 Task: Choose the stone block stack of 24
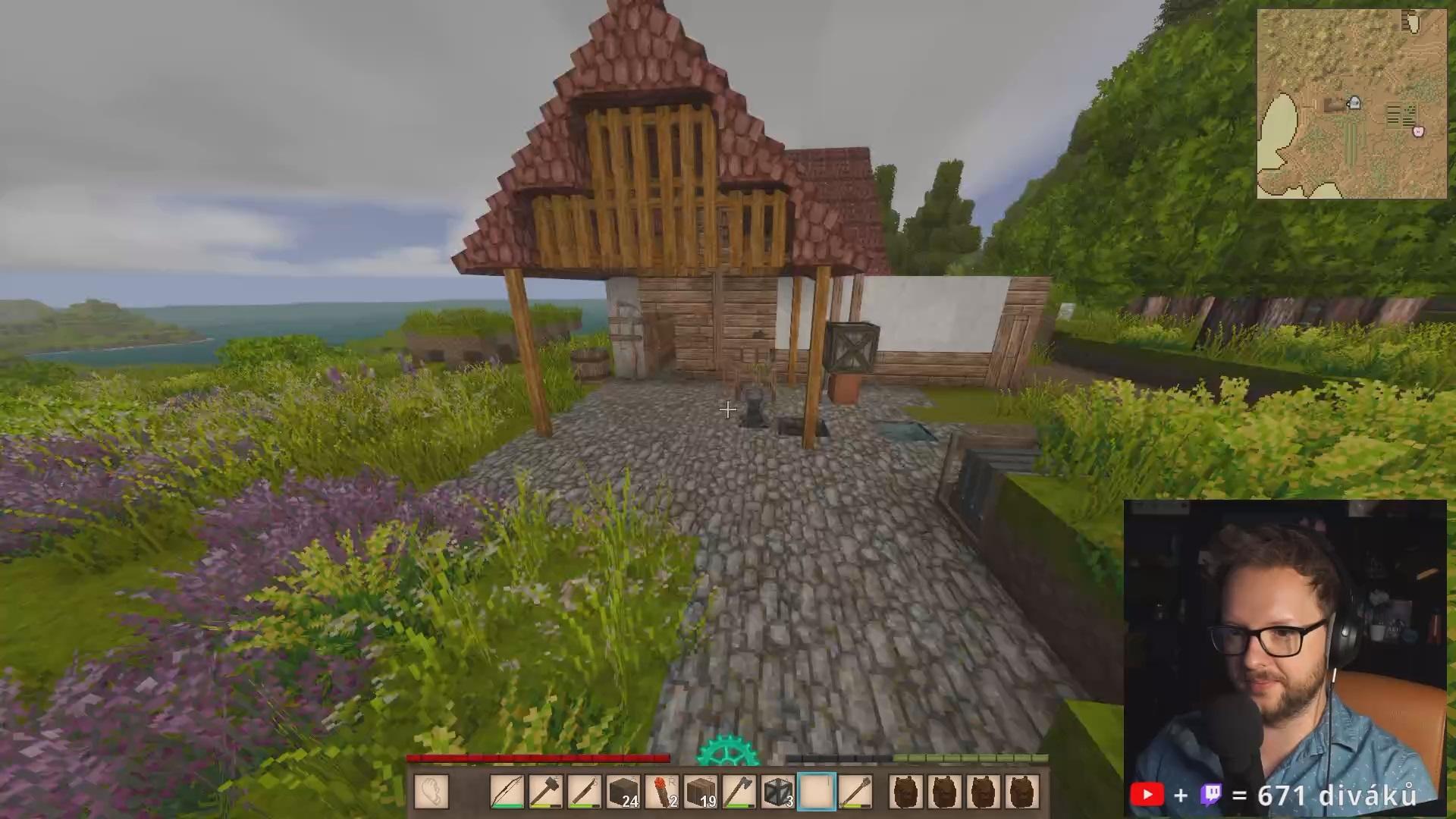tap(623, 792)
